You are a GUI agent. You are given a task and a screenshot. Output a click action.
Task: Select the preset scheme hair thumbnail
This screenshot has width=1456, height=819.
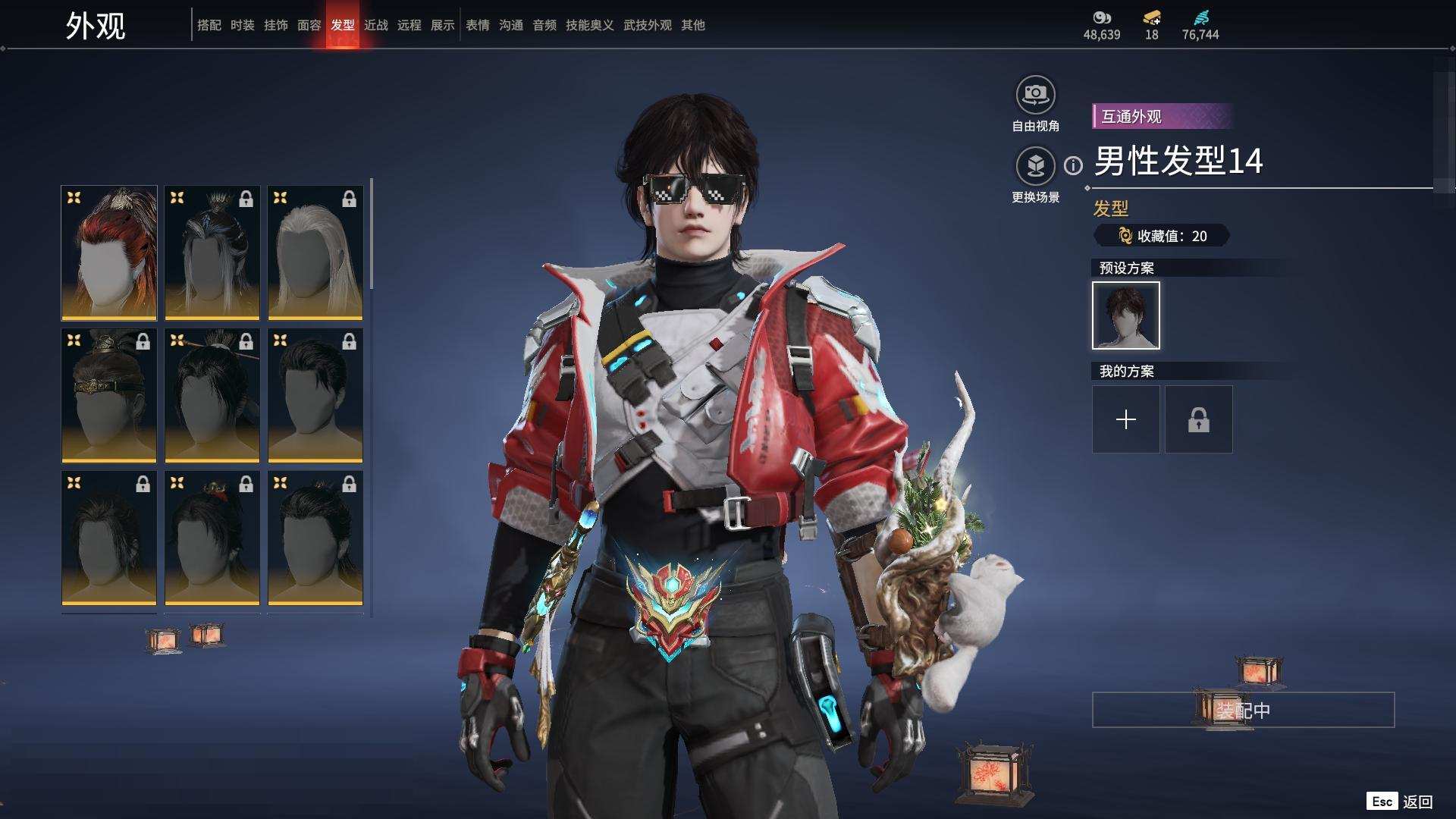point(1125,315)
